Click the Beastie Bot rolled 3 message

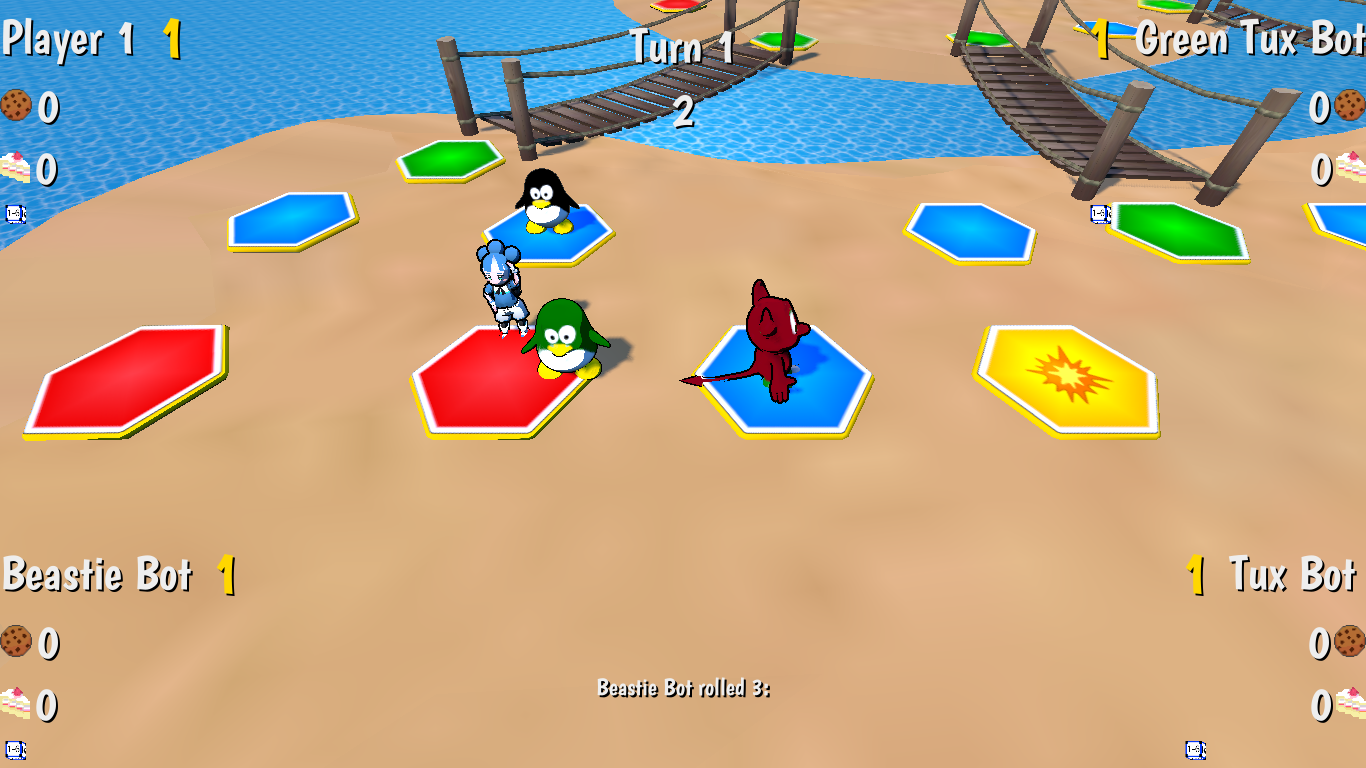pyautogui.click(x=685, y=687)
